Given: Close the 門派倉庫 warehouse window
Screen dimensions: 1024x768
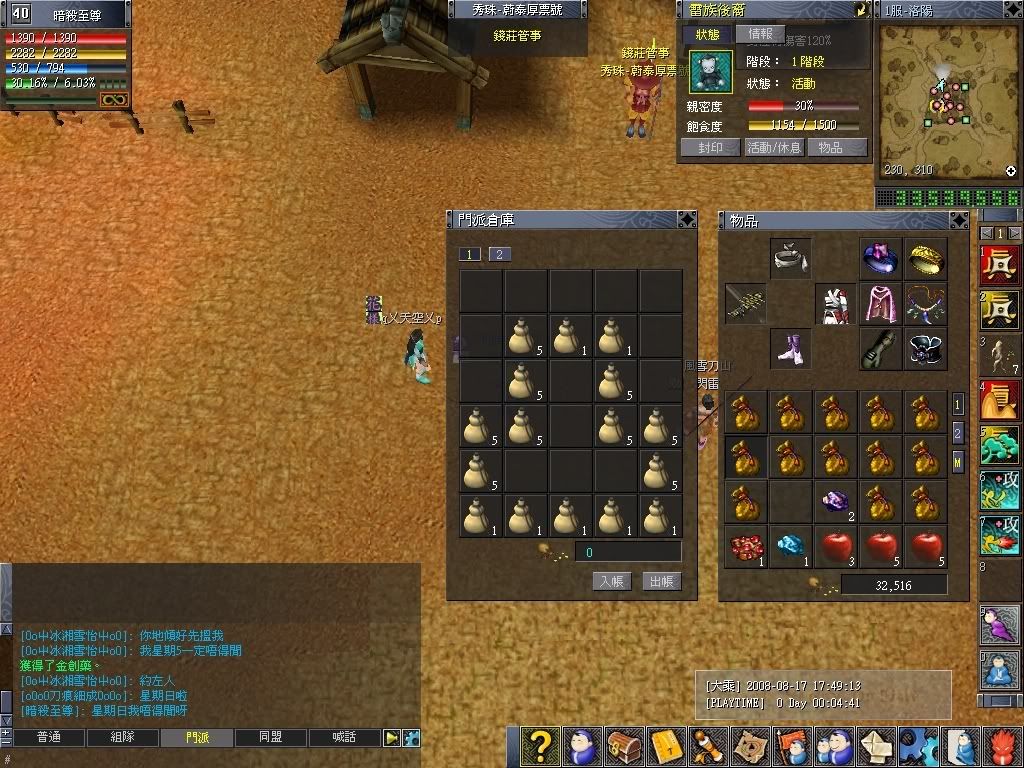Looking at the screenshot, I should click(x=686, y=219).
